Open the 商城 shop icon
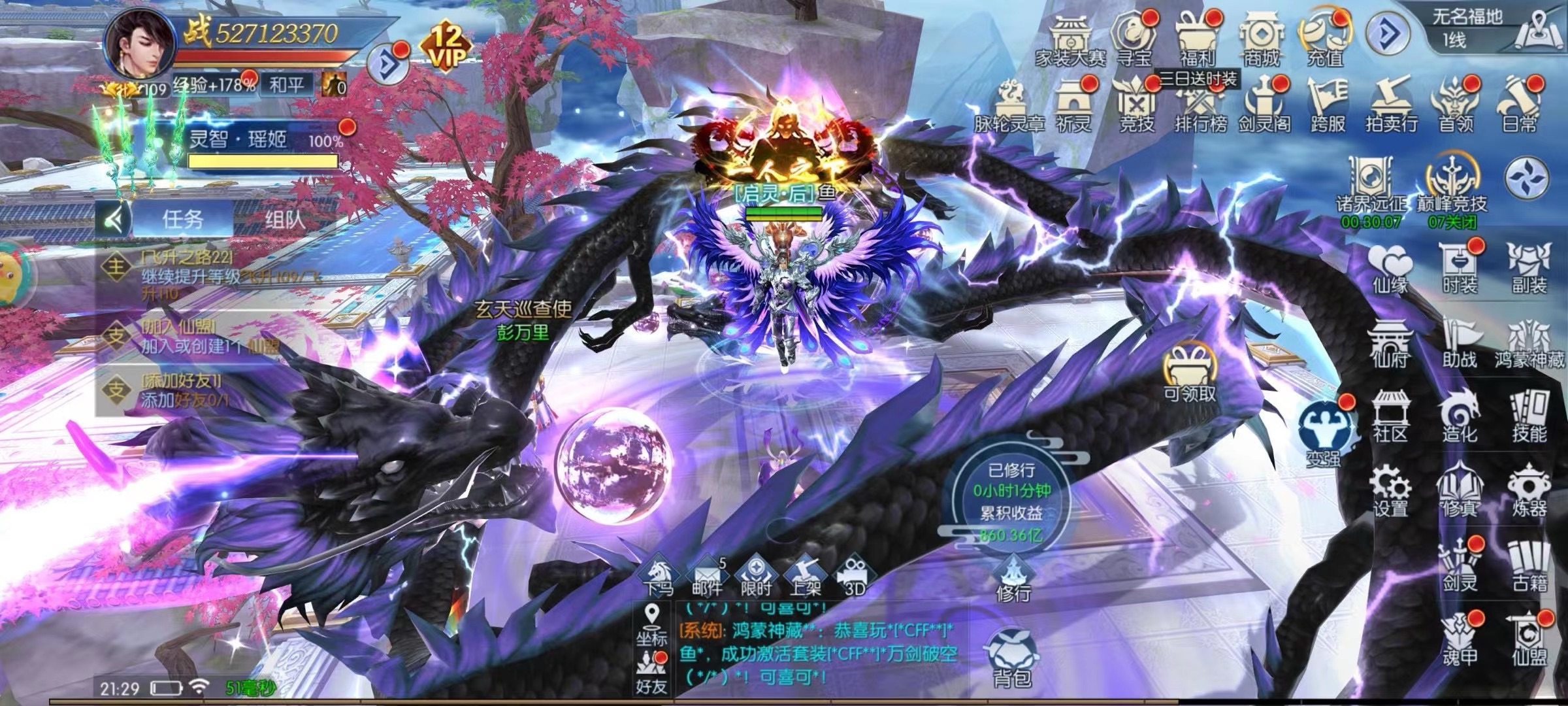The width and height of the screenshot is (1568, 706). (x=1260, y=38)
